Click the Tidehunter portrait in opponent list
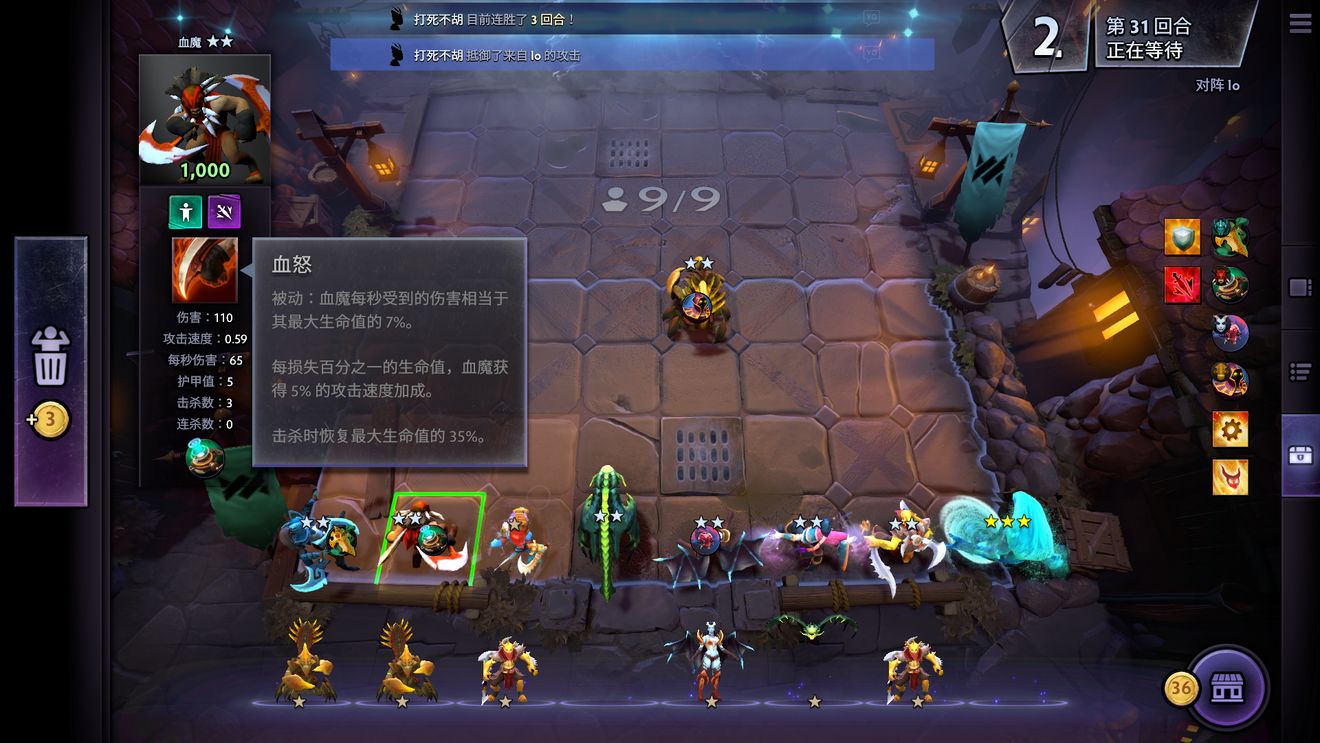This screenshot has width=1320, height=743. pyautogui.click(x=1228, y=237)
